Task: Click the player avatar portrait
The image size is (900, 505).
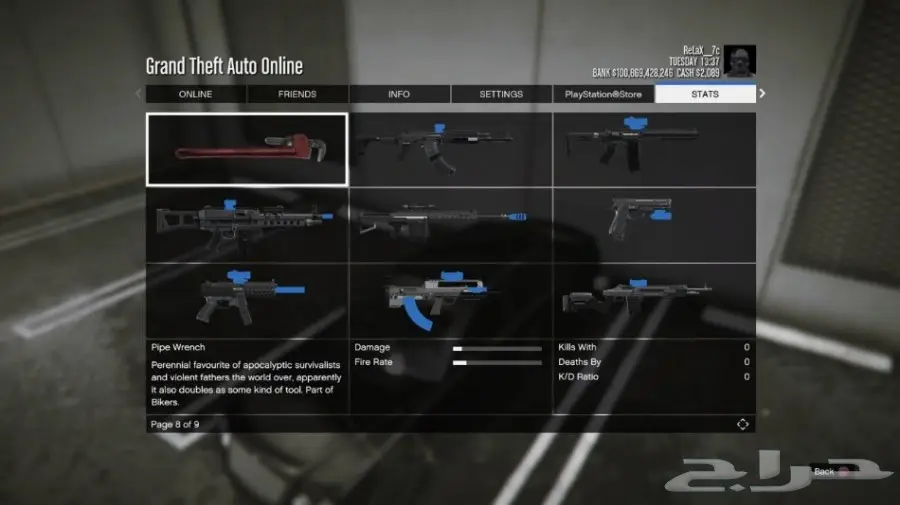Action: [x=740, y=61]
